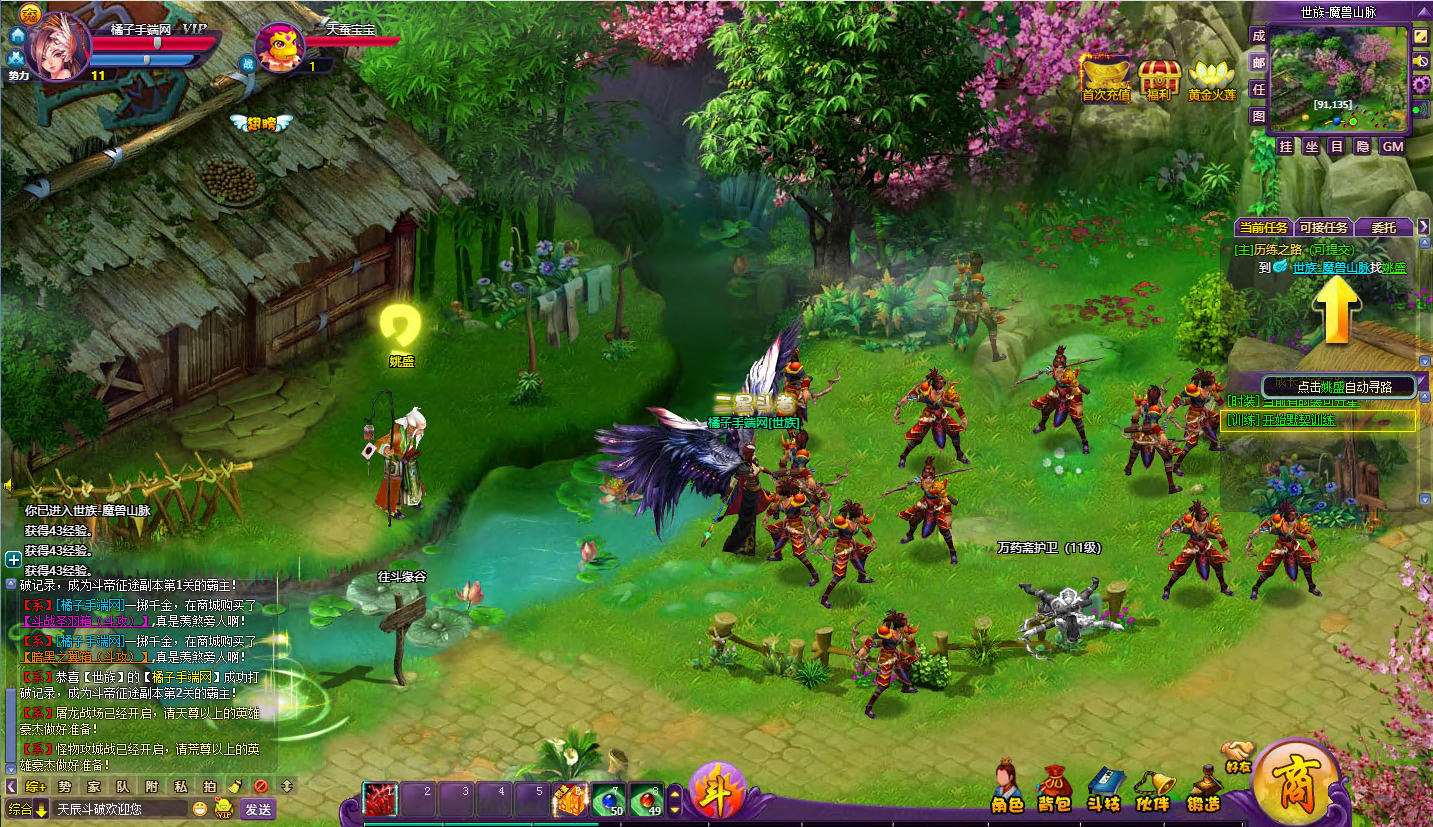Open the 锻造 forging menu
The height and width of the screenshot is (827, 1433).
point(1204,787)
